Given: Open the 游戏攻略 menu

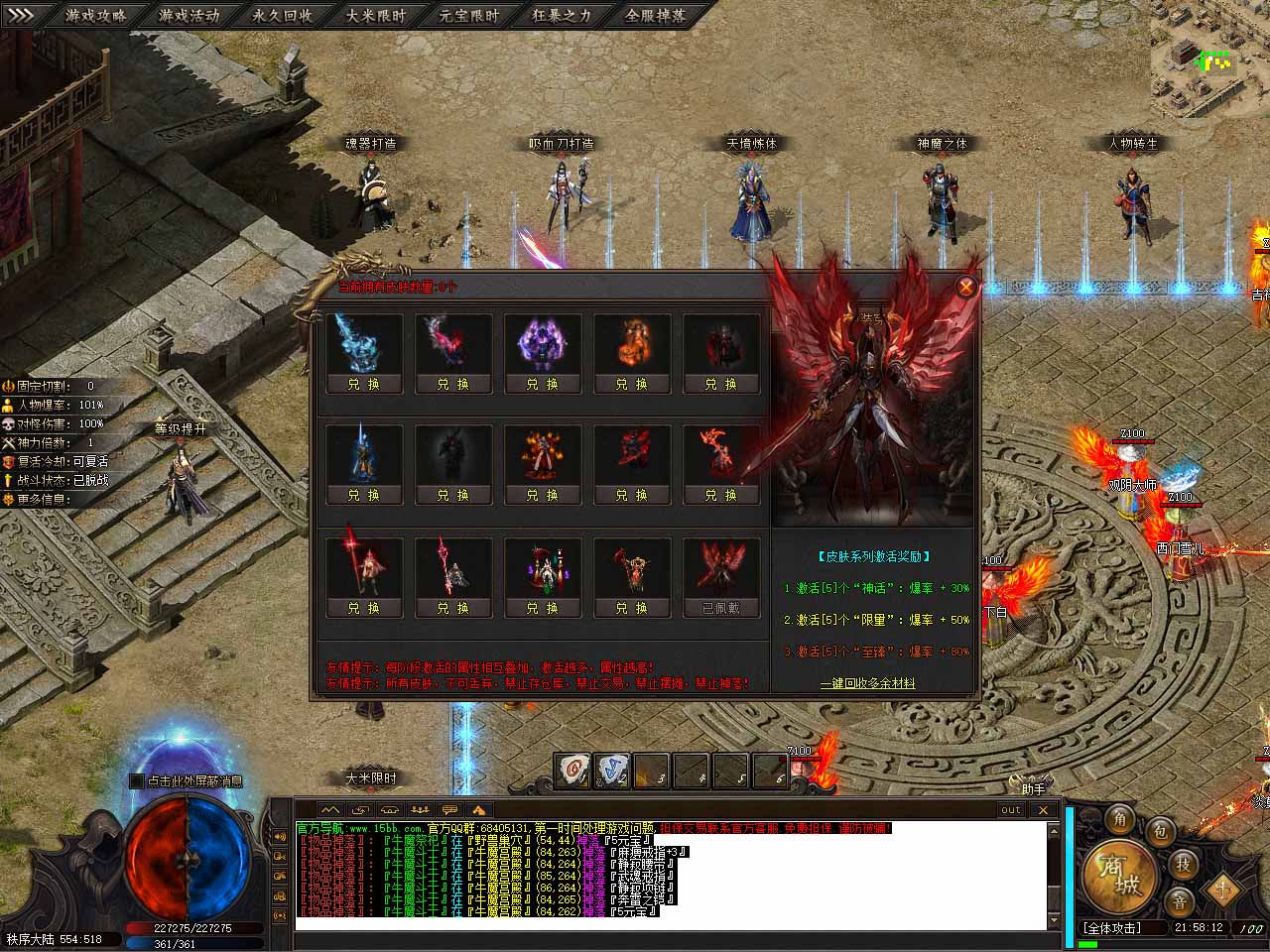Looking at the screenshot, I should [x=95, y=15].
